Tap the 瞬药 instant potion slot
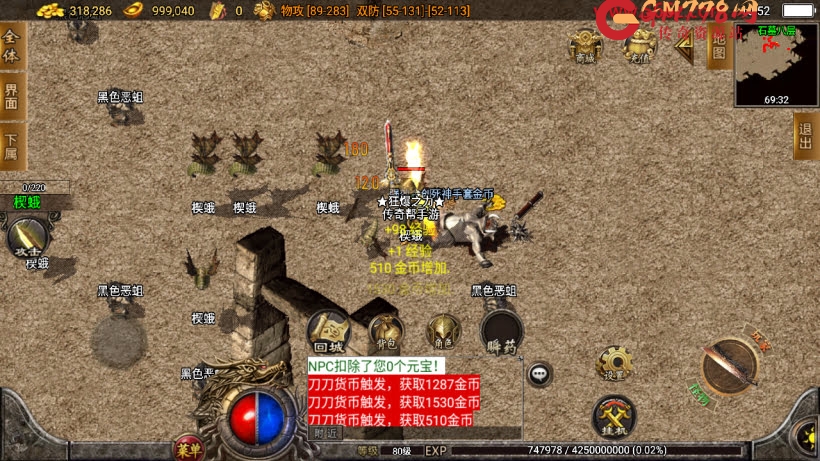Viewport: 820px width, 461px height. (x=500, y=331)
